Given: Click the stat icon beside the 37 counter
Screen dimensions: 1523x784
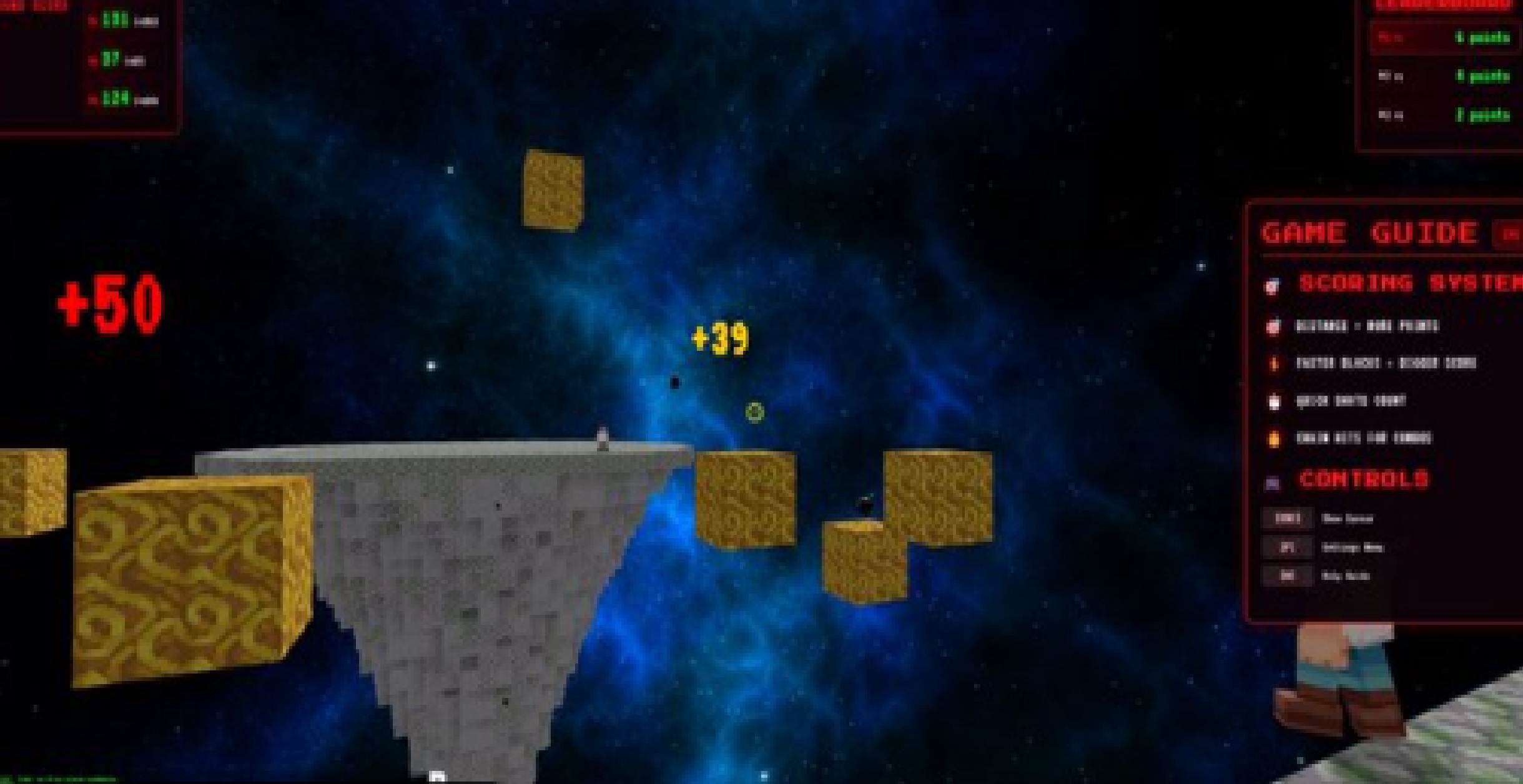Looking at the screenshot, I should click(94, 61).
